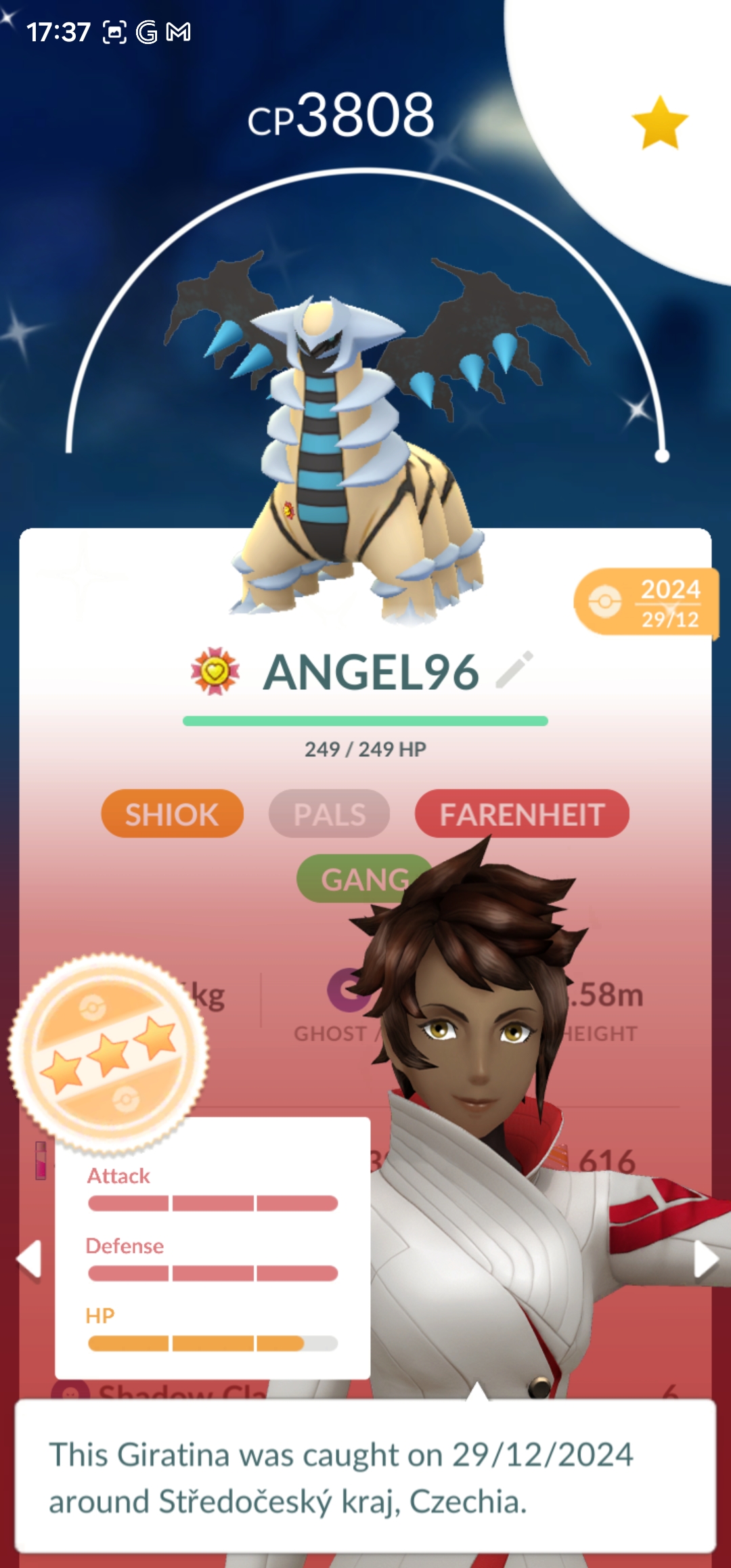Select the red FARENHEIT tag
The height and width of the screenshot is (1568, 731).
[522, 814]
